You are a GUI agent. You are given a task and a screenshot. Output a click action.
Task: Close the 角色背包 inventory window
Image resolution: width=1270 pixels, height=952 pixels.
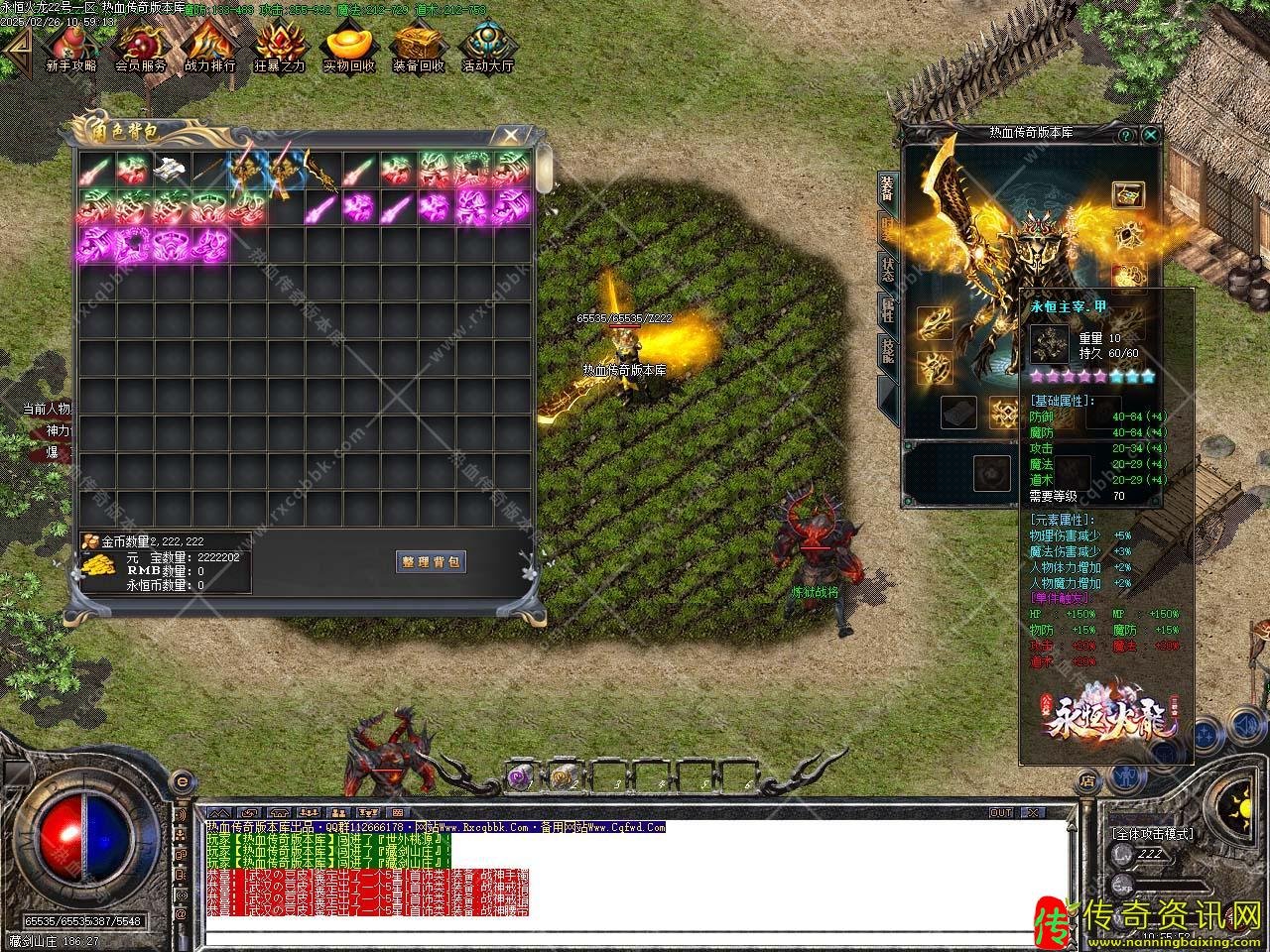[511, 134]
